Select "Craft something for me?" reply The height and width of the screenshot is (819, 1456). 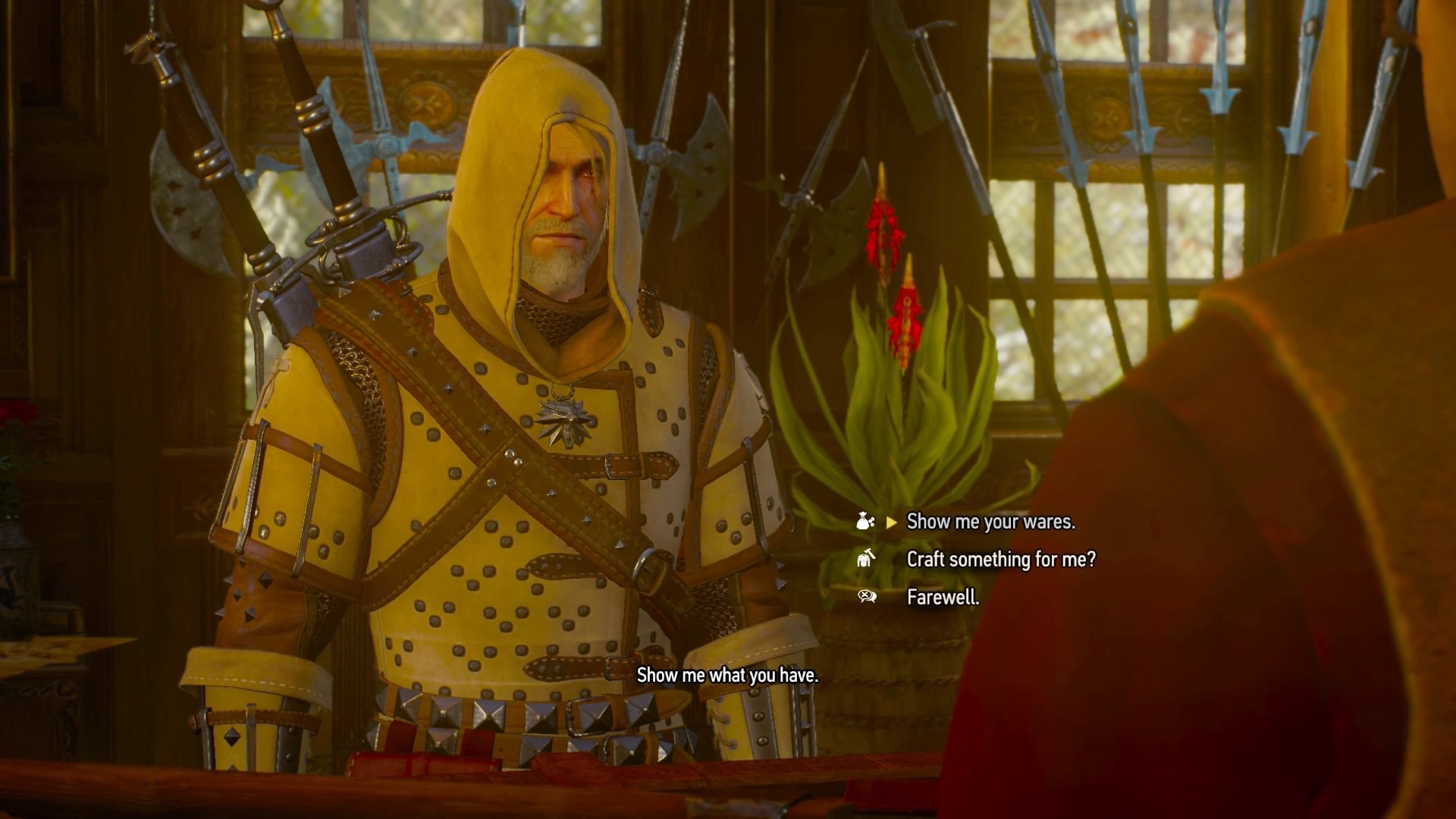[x=1001, y=560]
